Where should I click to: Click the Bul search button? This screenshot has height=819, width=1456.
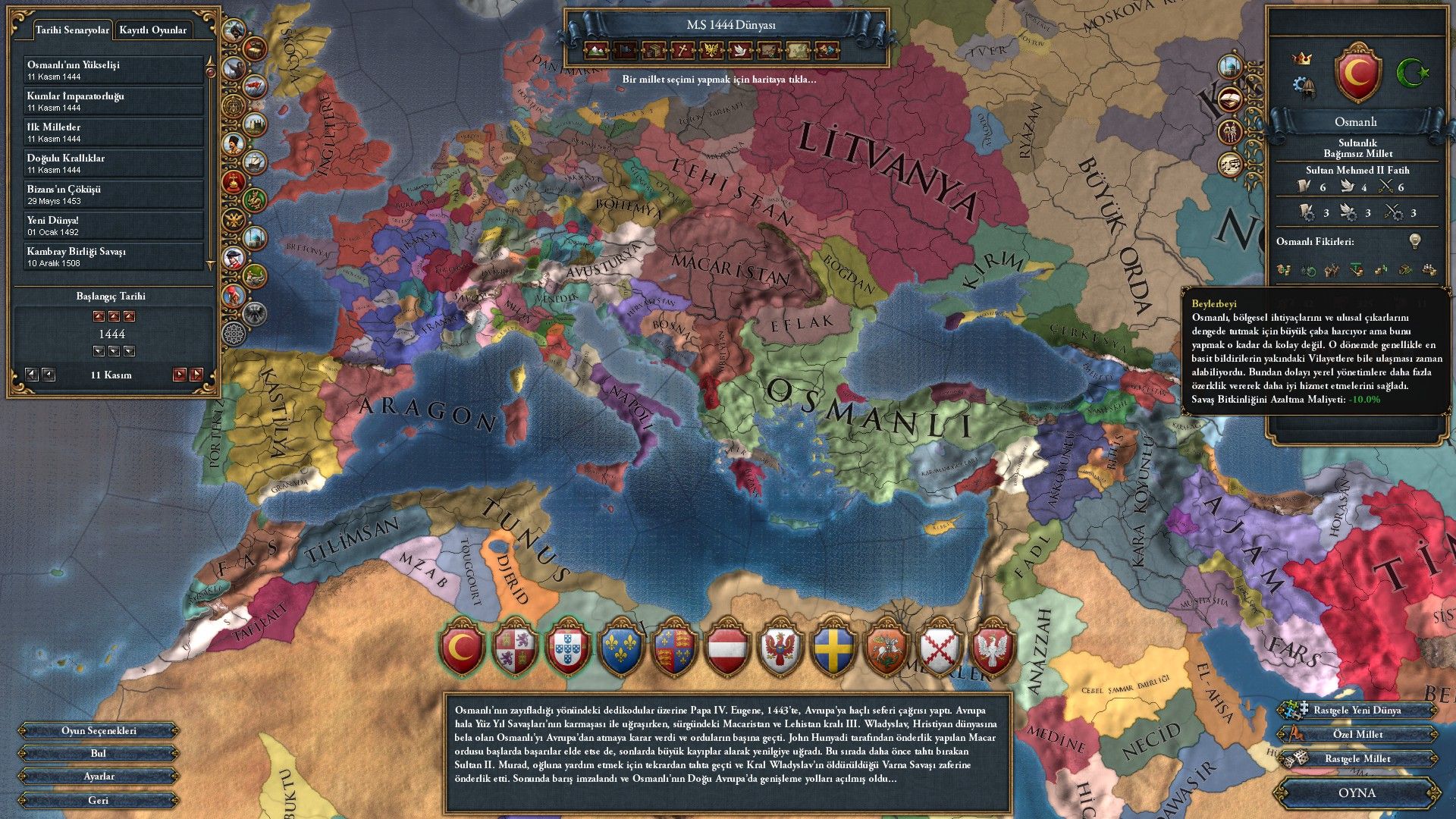point(99,753)
